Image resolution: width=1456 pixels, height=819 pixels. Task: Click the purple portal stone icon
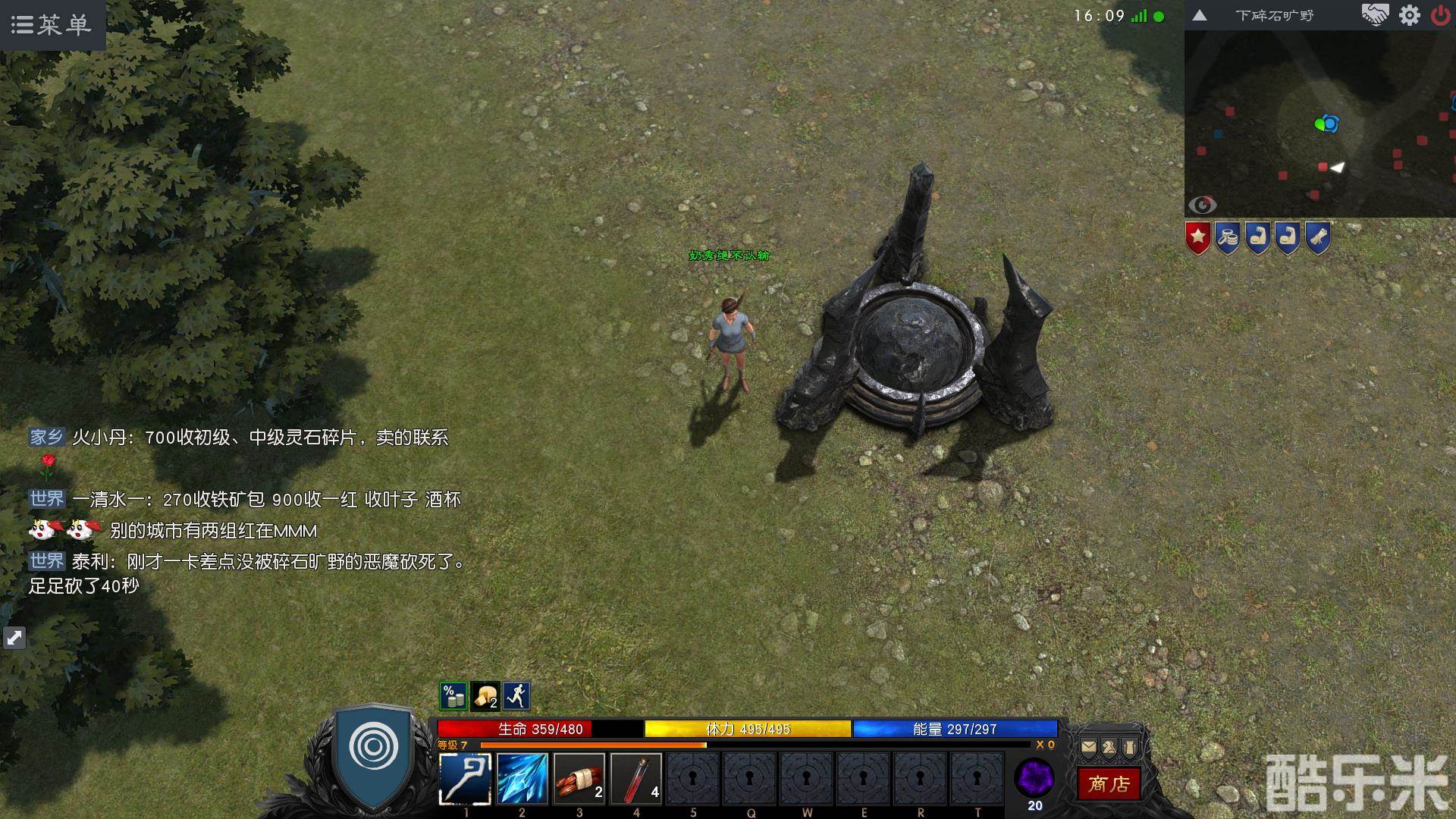pos(1034,778)
